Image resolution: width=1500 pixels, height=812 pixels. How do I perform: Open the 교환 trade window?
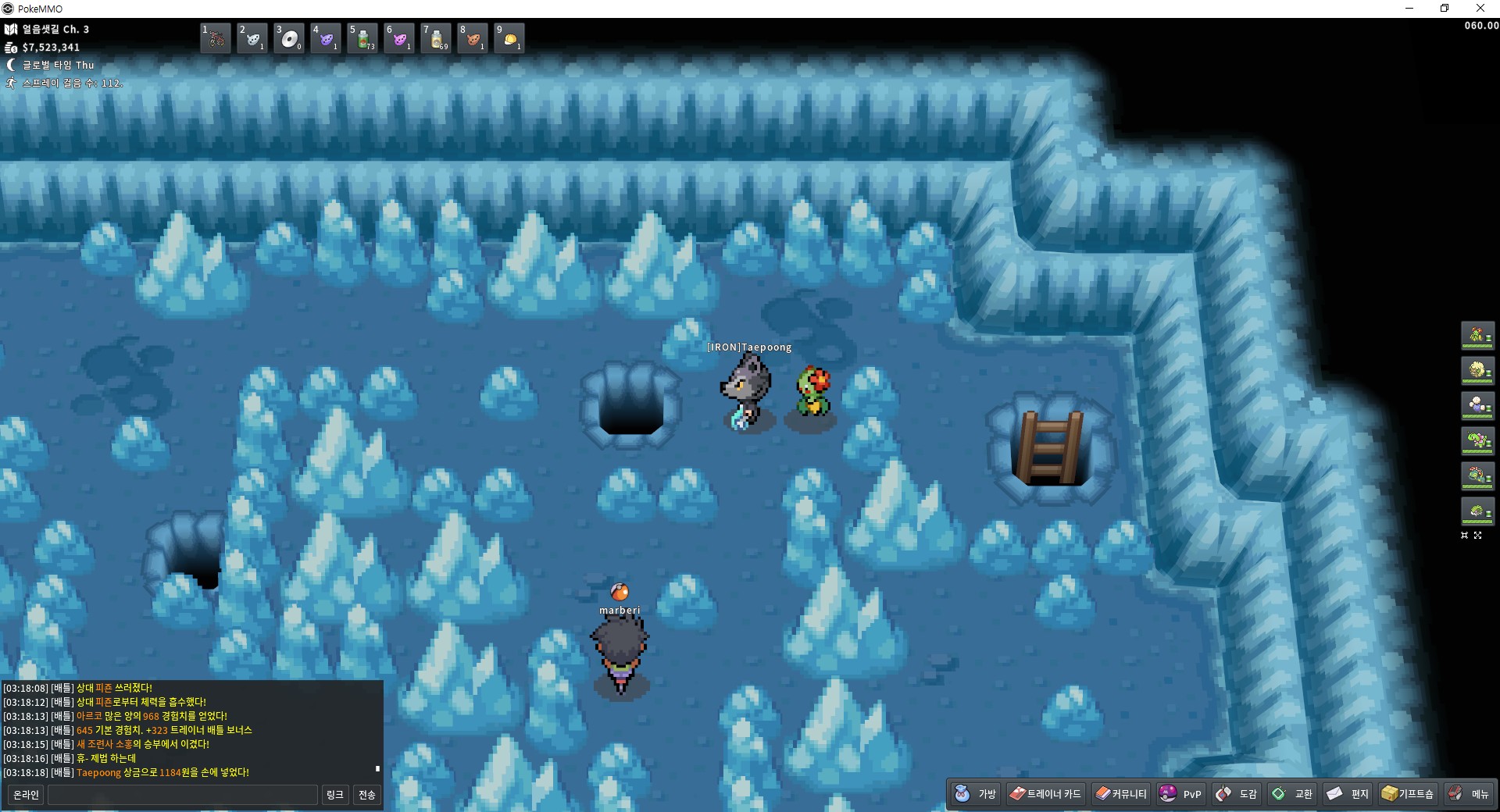(x=1292, y=794)
